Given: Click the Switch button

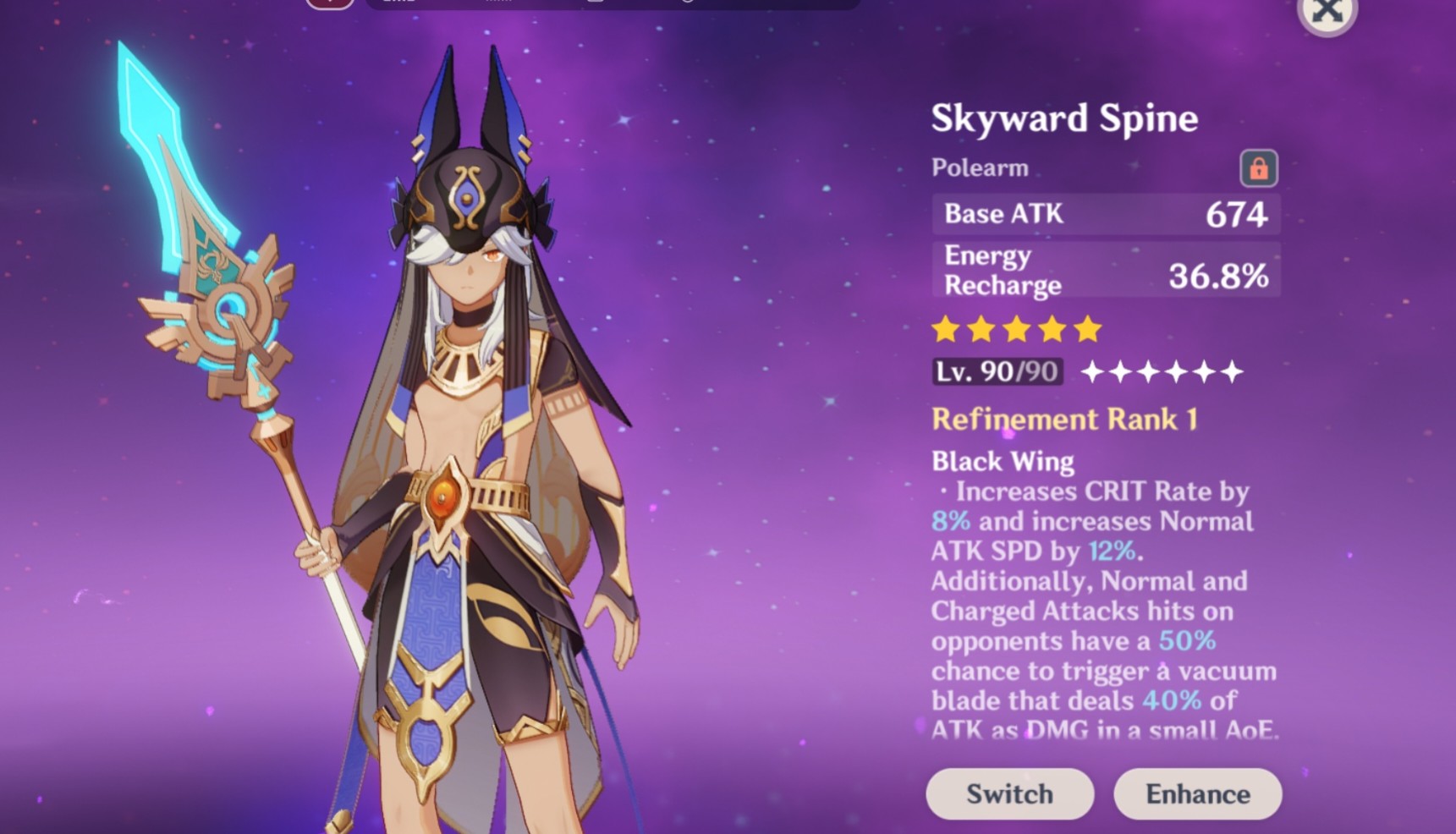Looking at the screenshot, I should point(1008,793).
